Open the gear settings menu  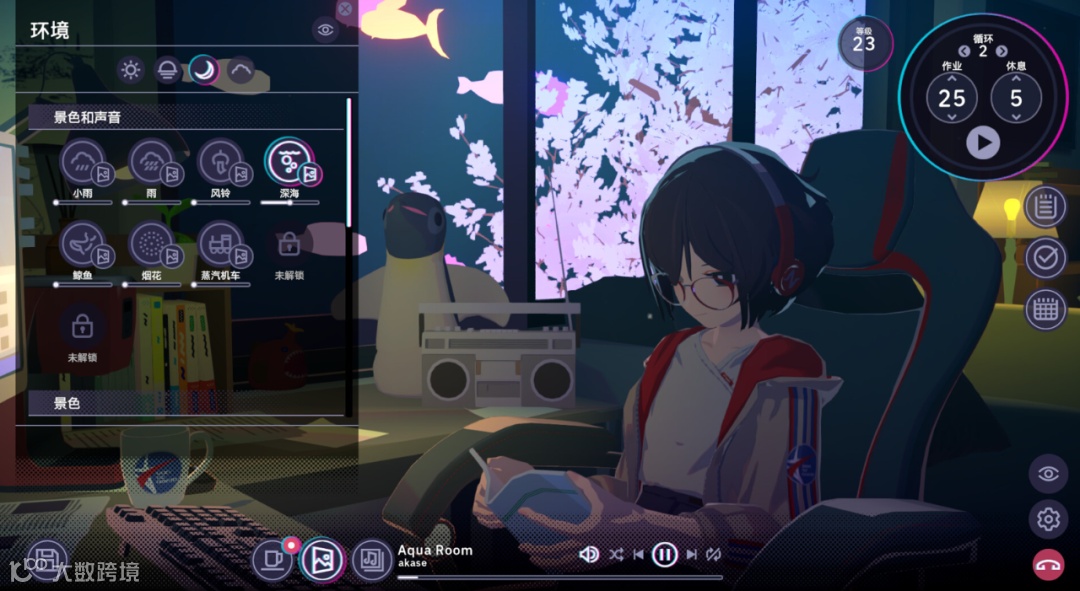pyautogui.click(x=1048, y=519)
